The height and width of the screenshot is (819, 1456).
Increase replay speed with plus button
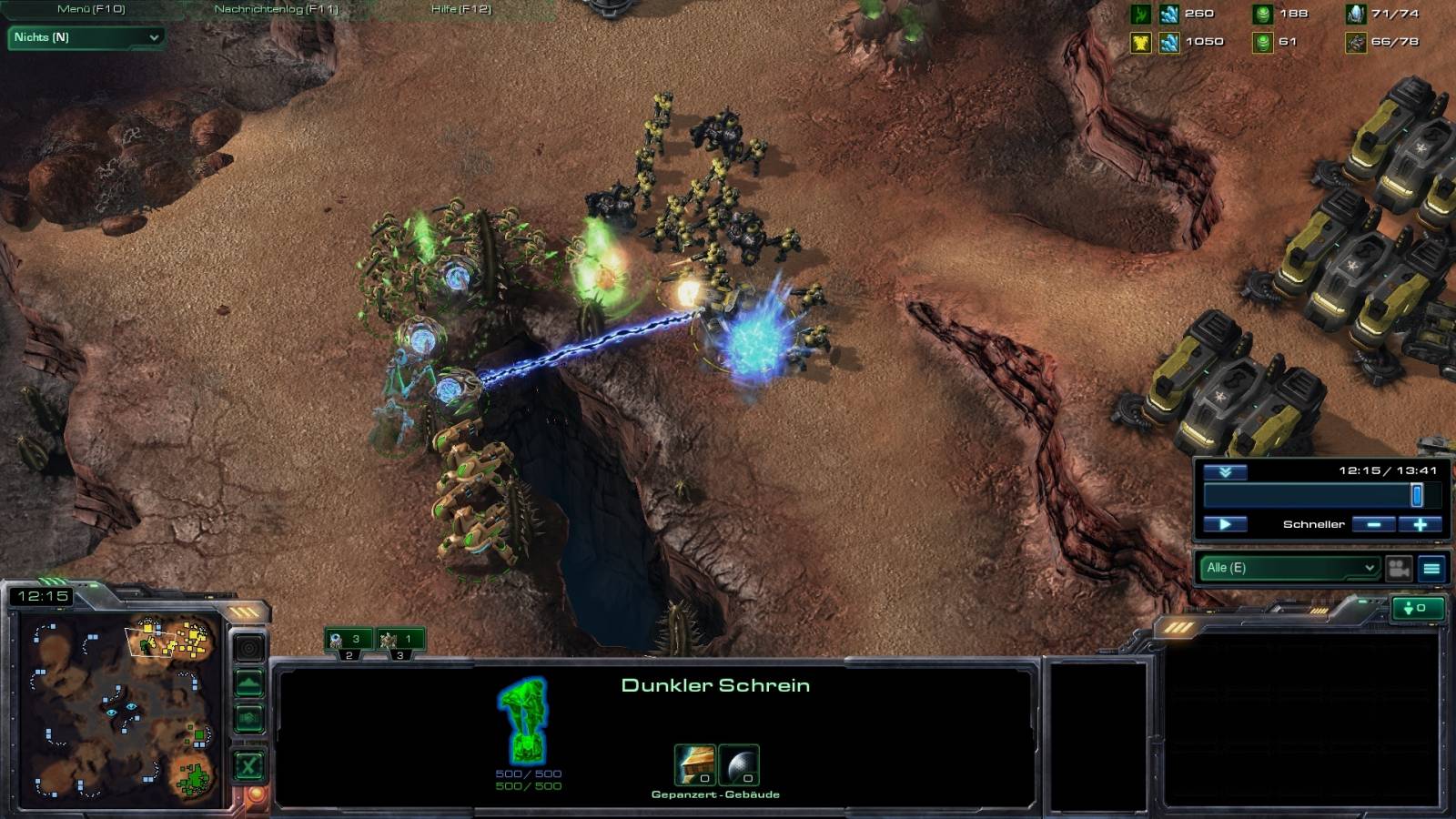(x=1420, y=524)
